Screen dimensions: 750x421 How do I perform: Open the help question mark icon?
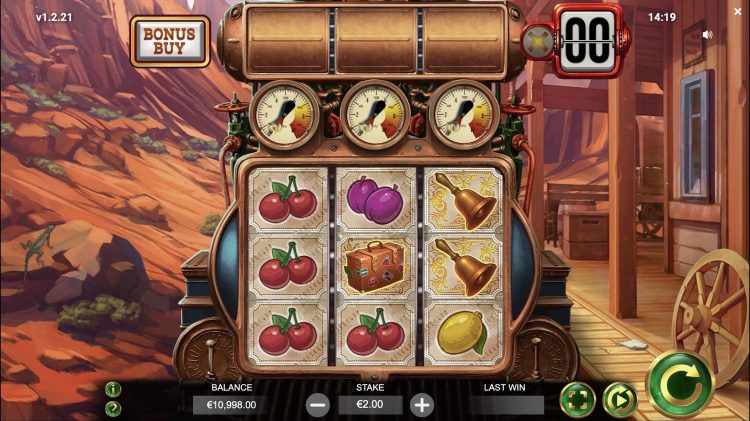pos(113,408)
